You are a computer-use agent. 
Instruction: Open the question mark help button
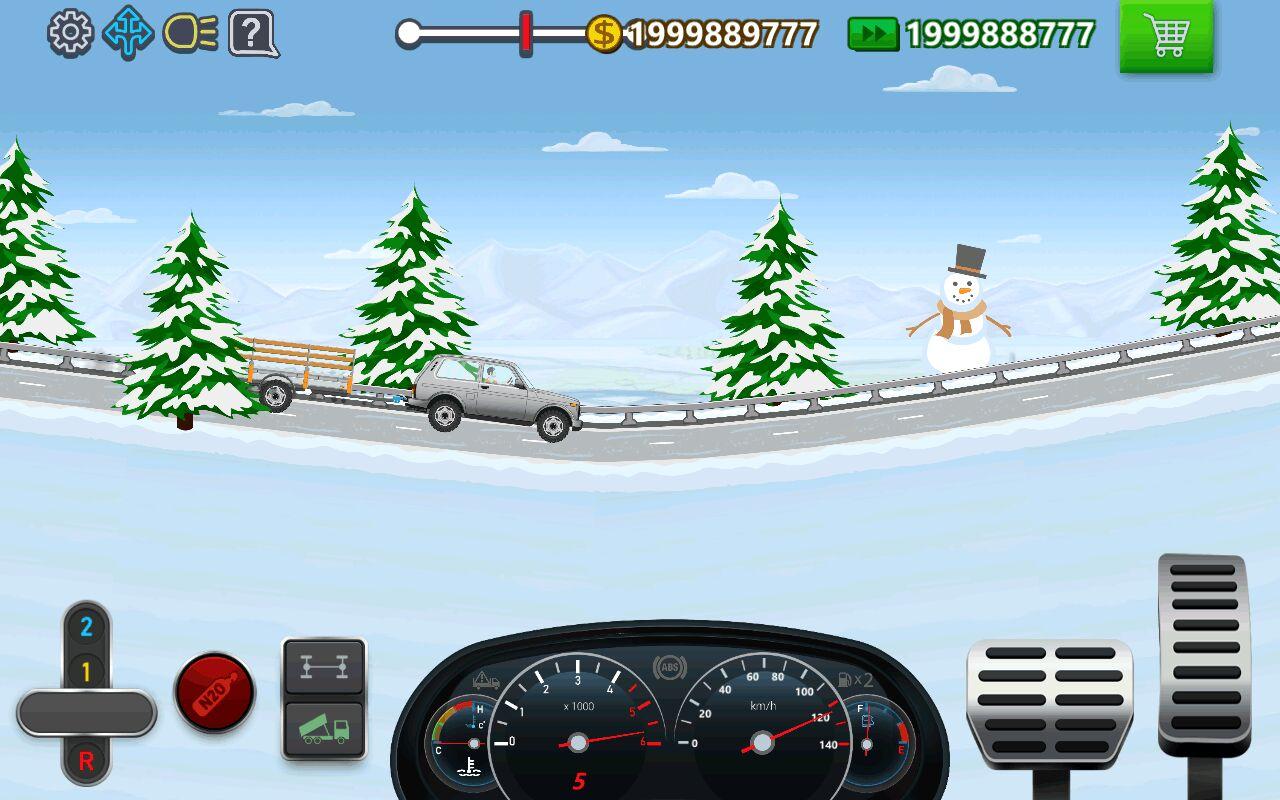point(252,33)
